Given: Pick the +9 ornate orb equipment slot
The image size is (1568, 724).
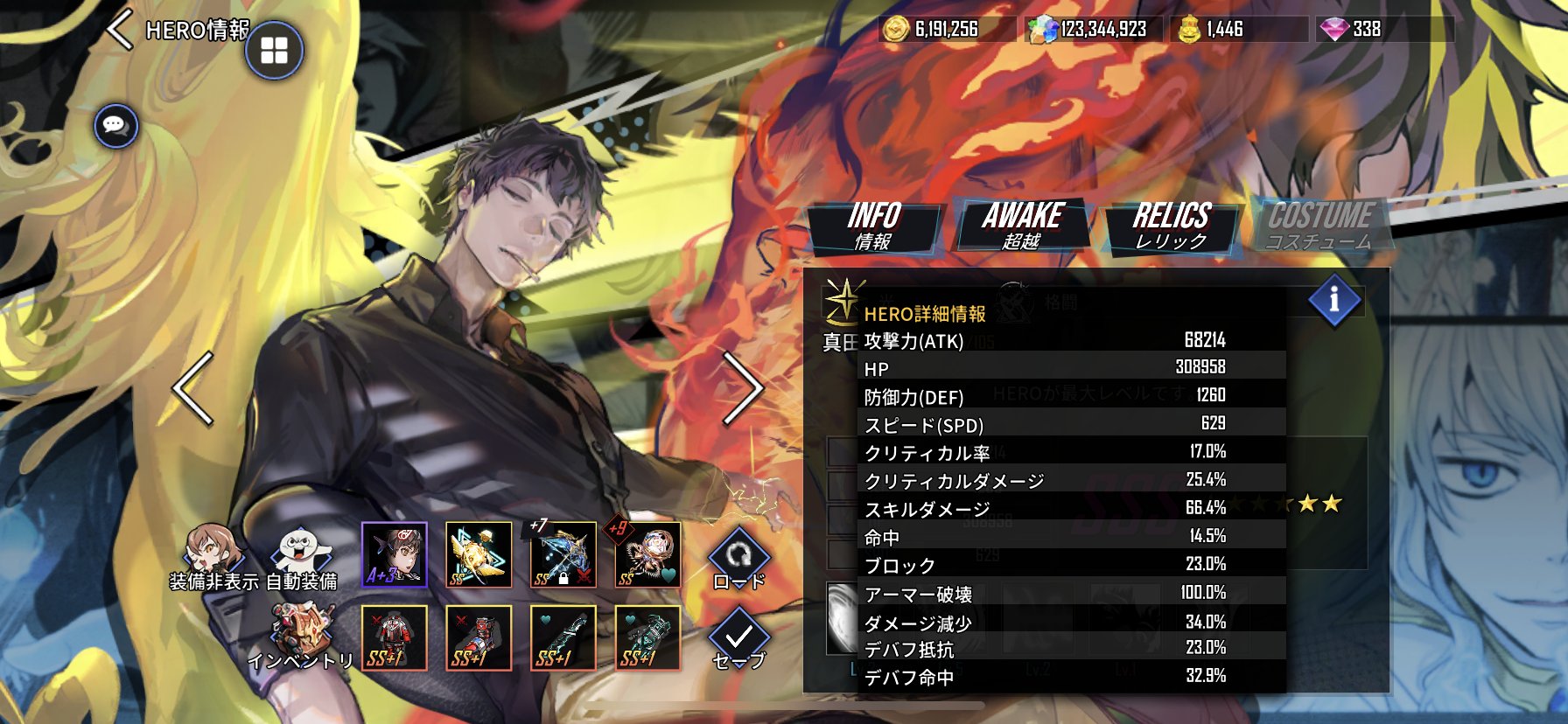Looking at the screenshot, I should click(x=647, y=554).
